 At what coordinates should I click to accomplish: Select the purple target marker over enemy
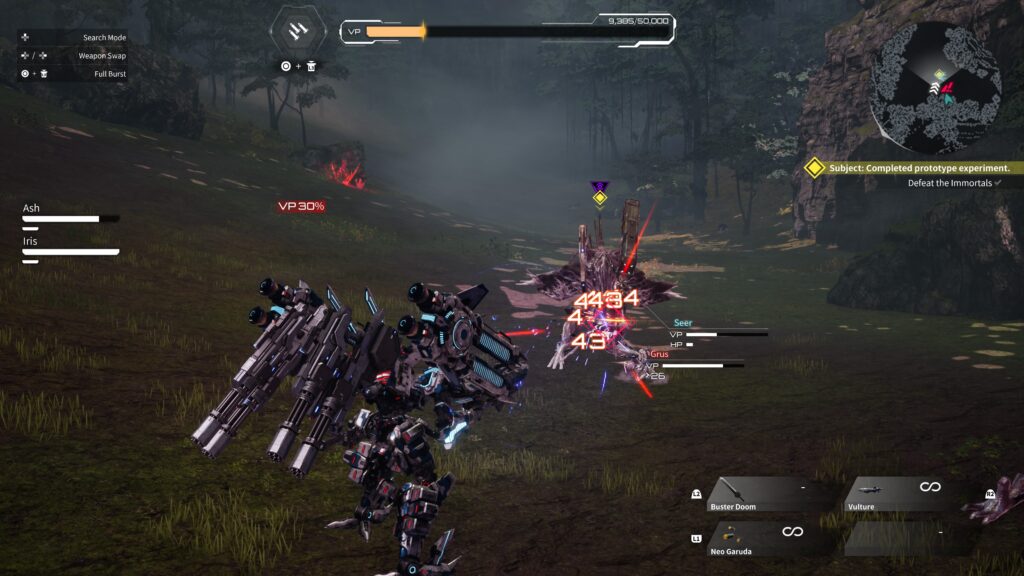tap(599, 194)
